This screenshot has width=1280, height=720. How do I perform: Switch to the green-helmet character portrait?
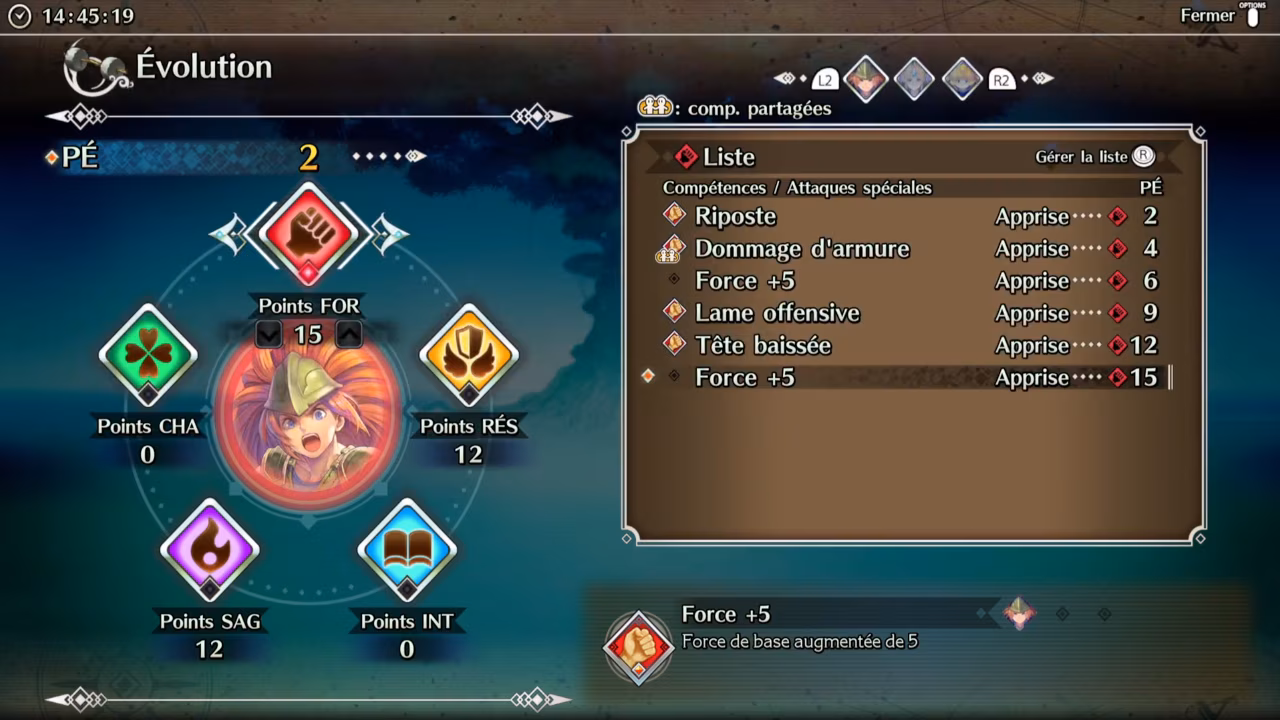pyautogui.click(x=866, y=79)
